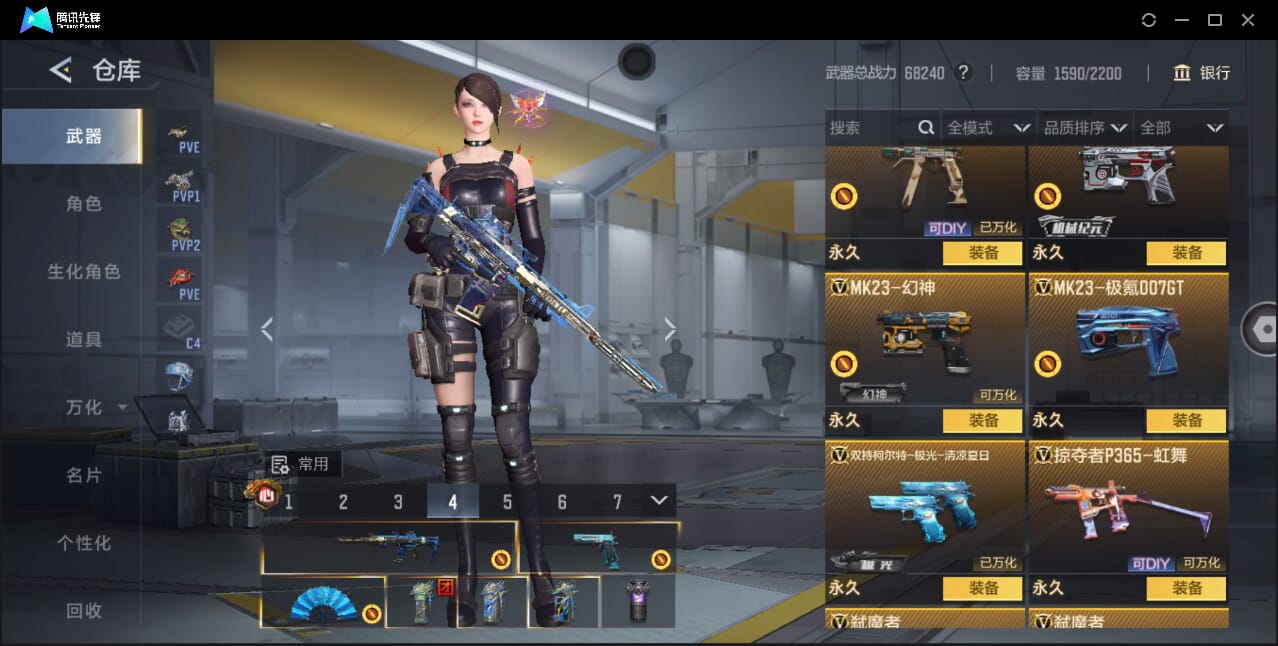Click the 搜索 weapon search field
The width and height of the screenshot is (1278, 646).
870,128
